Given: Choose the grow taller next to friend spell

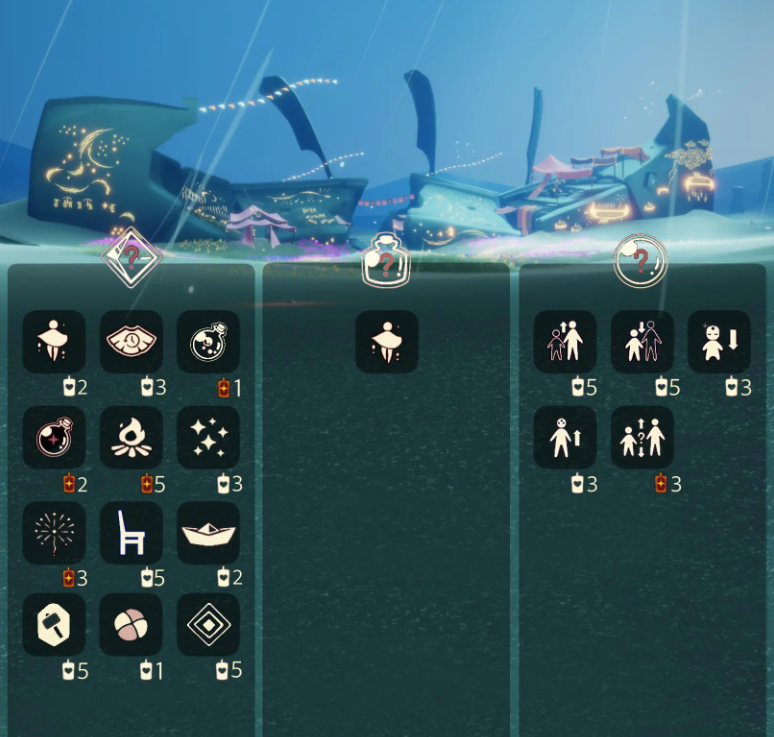Looking at the screenshot, I should [x=565, y=342].
